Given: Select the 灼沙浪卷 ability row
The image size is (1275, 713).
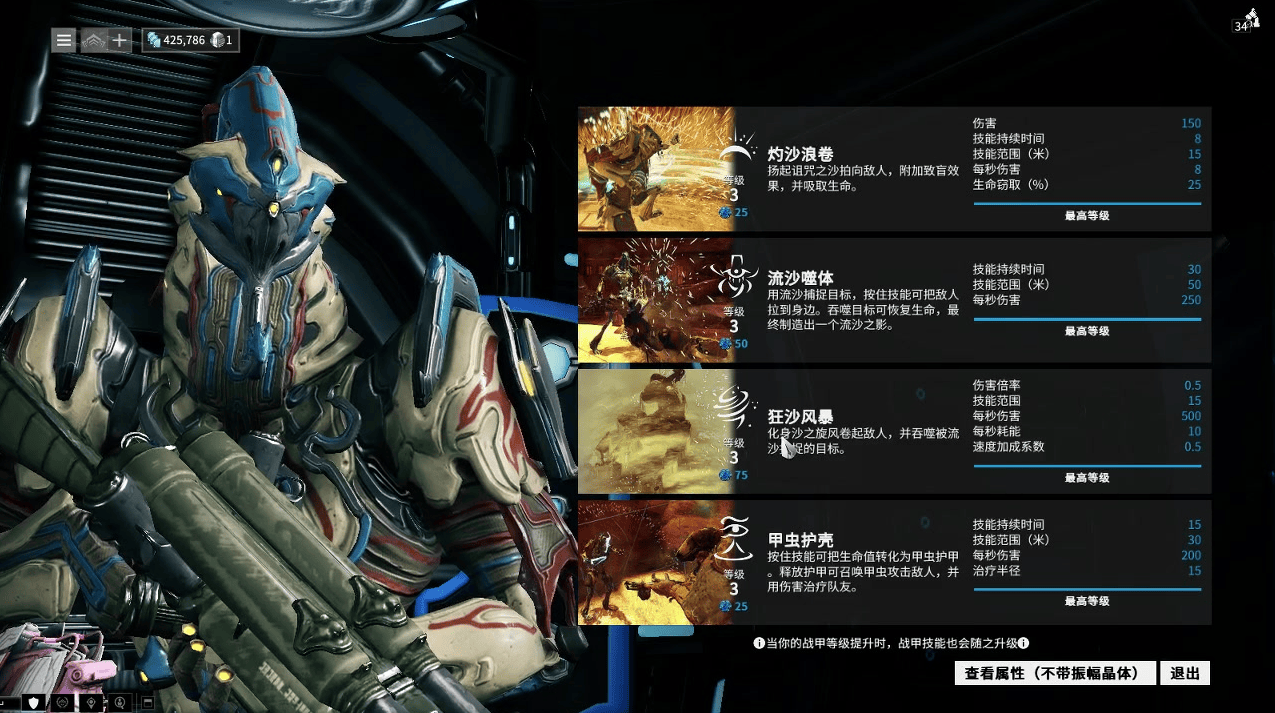Looking at the screenshot, I should 894,169.
